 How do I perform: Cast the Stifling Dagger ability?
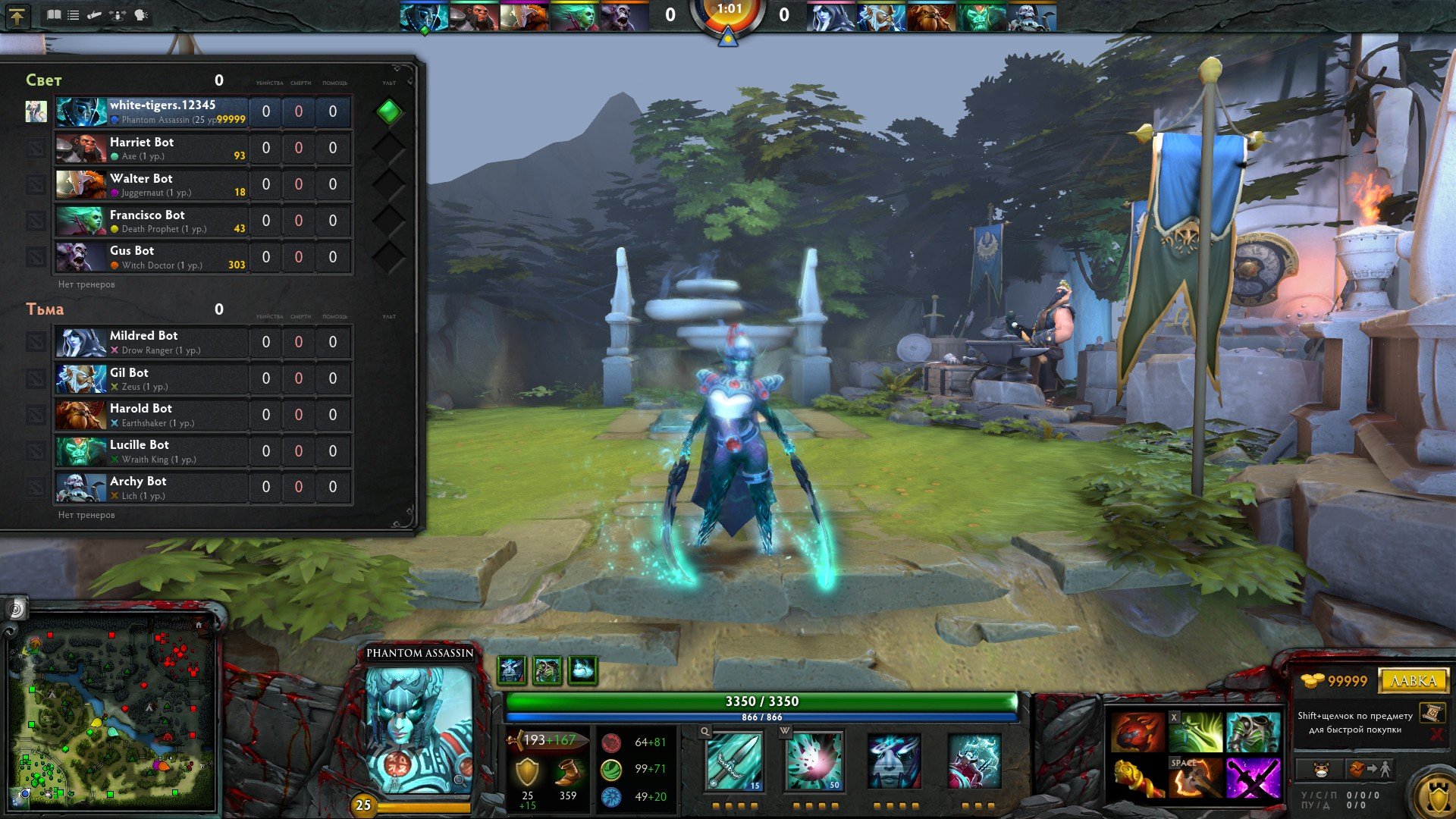coord(733,761)
